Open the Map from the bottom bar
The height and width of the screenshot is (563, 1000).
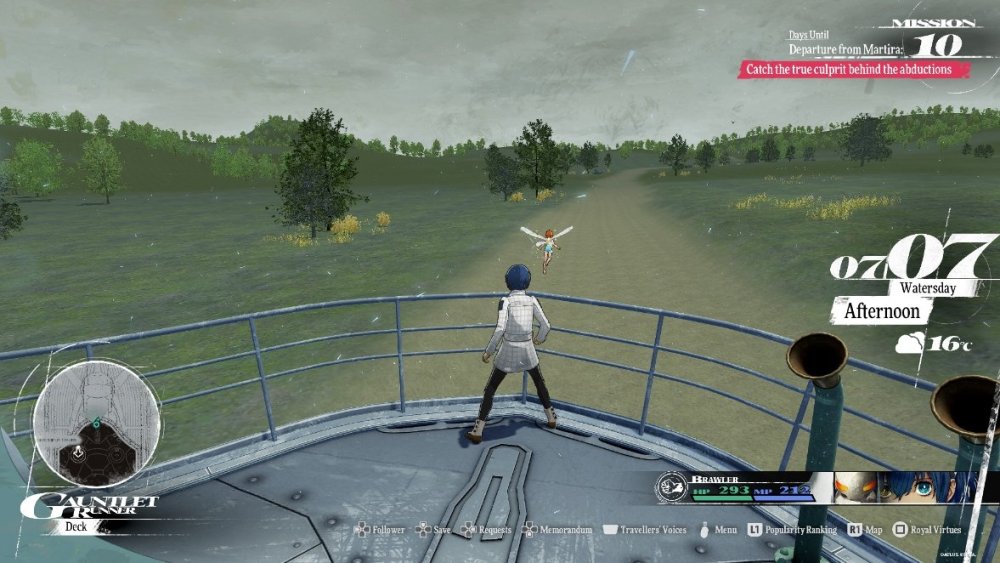point(871,529)
